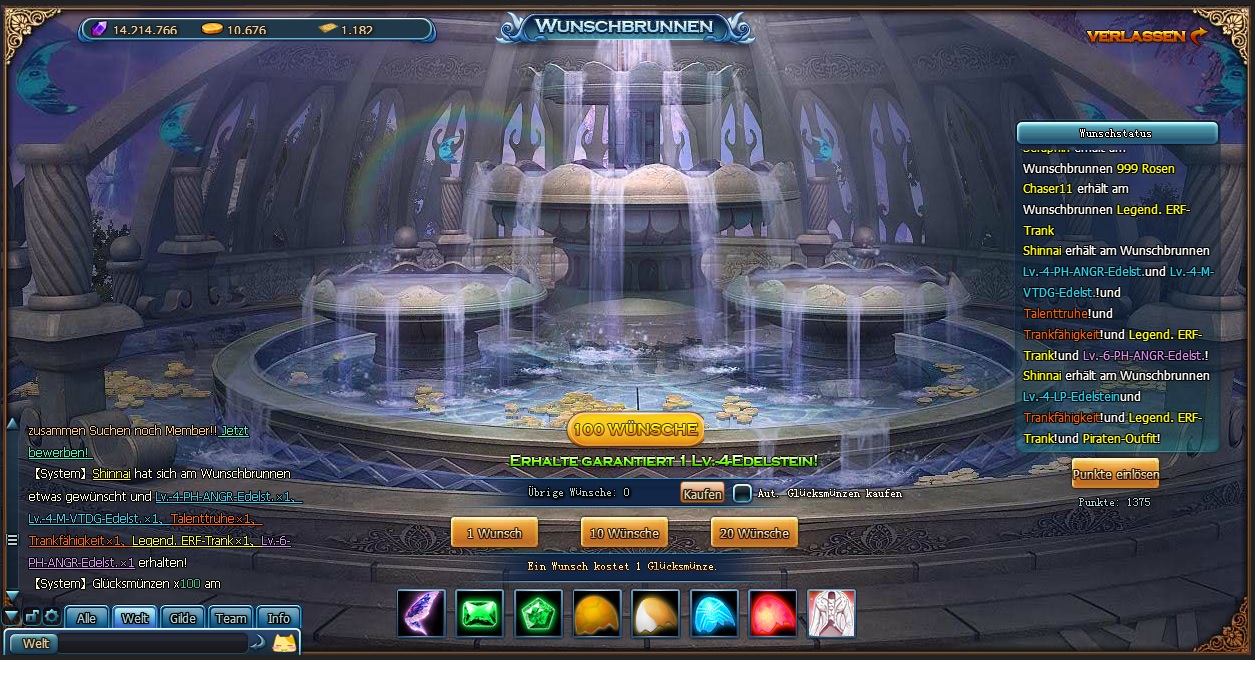Open the cat emoji picker
Screen dimensions: 1255x675
pos(284,643)
